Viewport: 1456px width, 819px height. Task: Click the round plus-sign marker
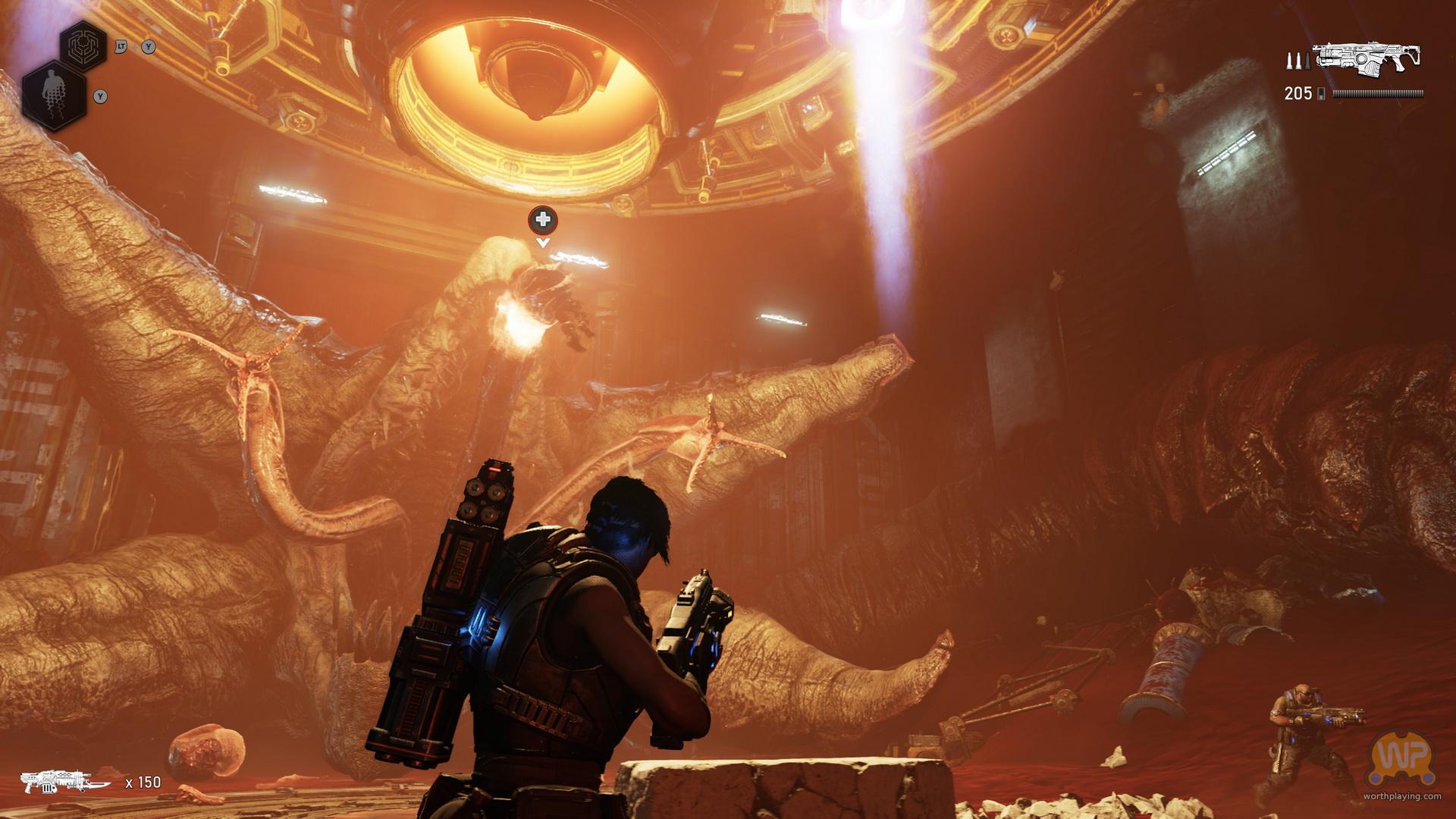[542, 220]
